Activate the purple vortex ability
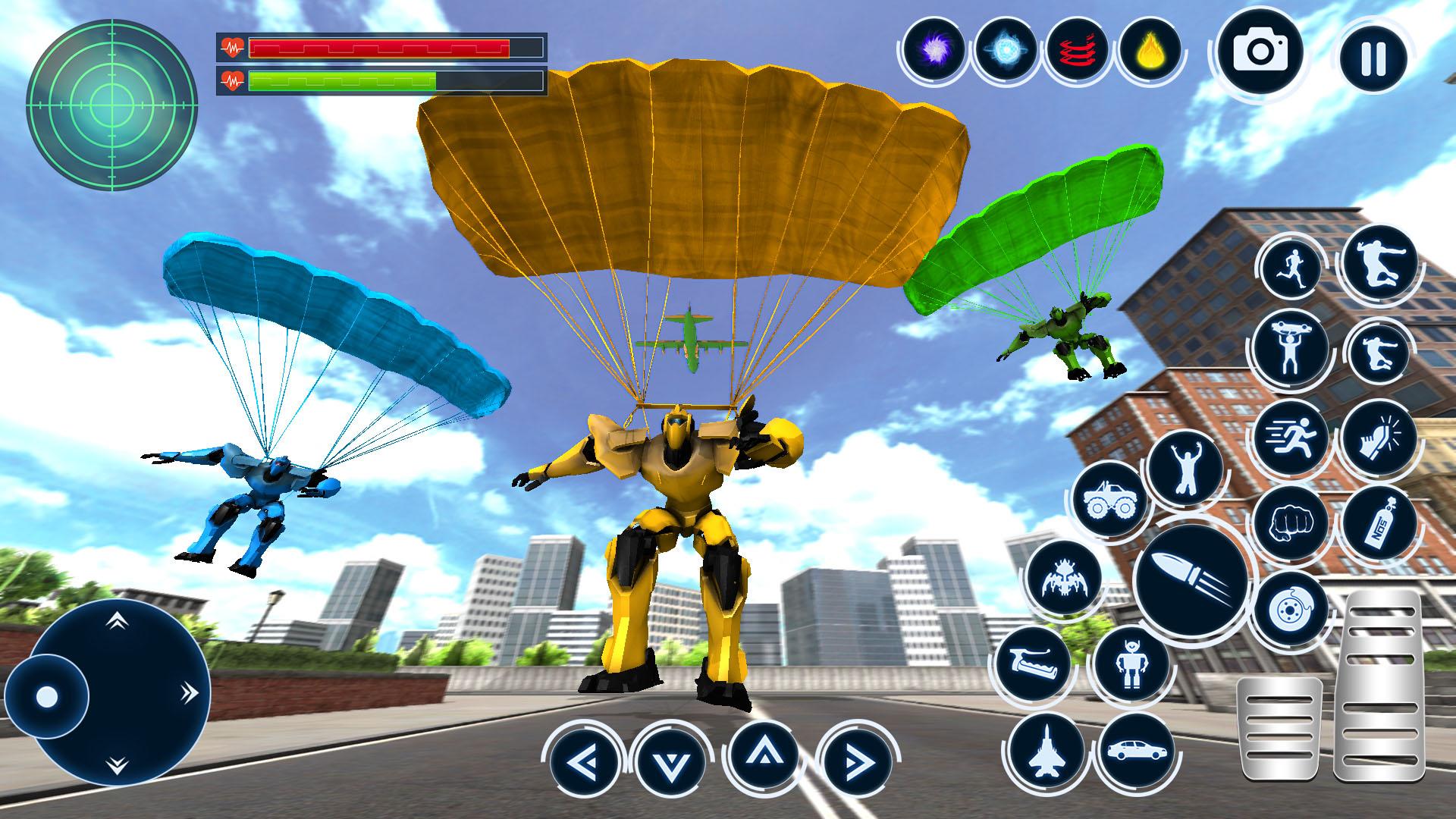This screenshot has width=1456, height=819. (934, 51)
